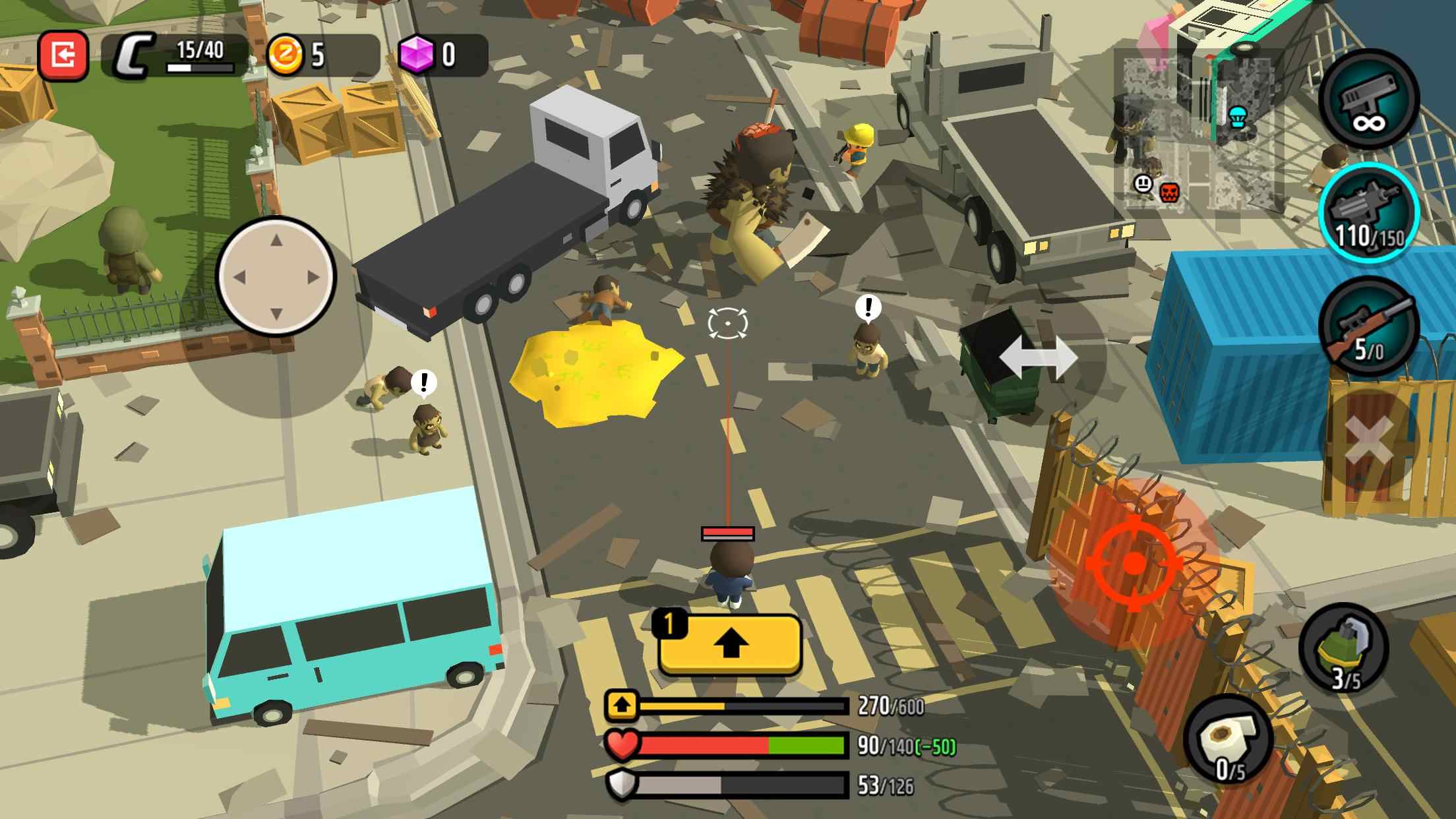Tap the double-arrow dodge button
1456x819 pixels.
[1038, 358]
